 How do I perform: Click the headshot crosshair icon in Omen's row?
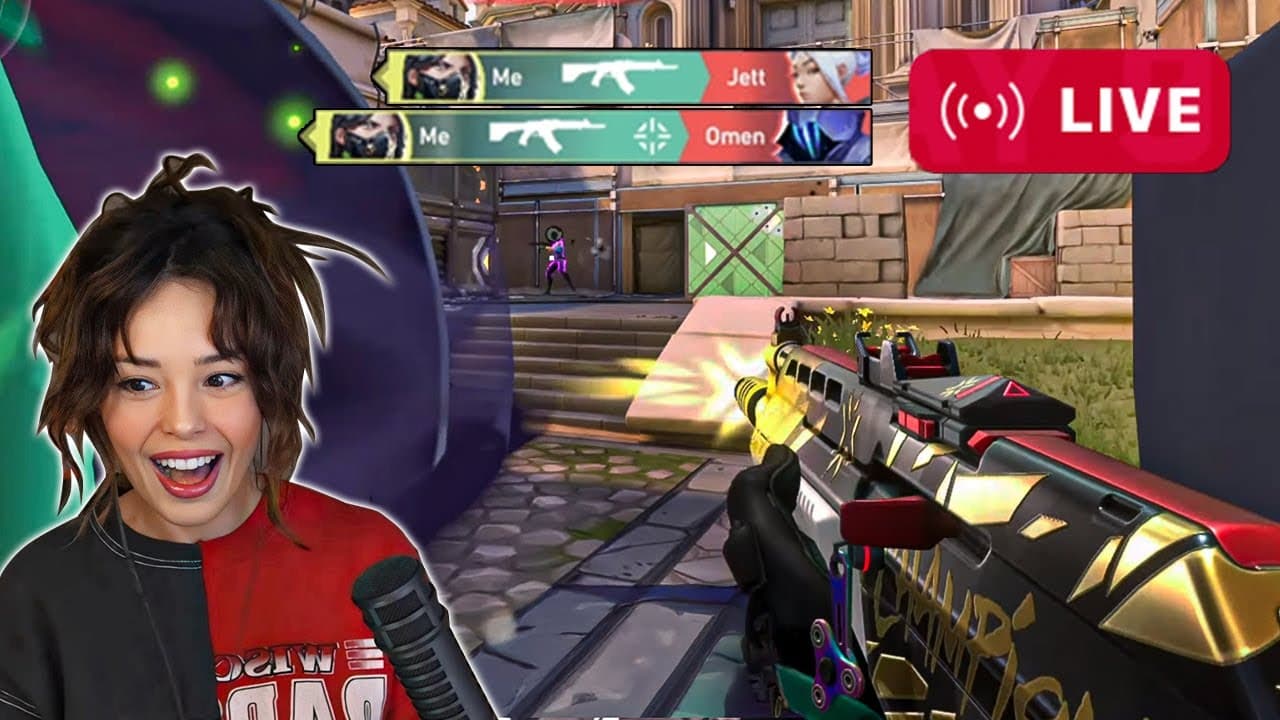(x=652, y=136)
